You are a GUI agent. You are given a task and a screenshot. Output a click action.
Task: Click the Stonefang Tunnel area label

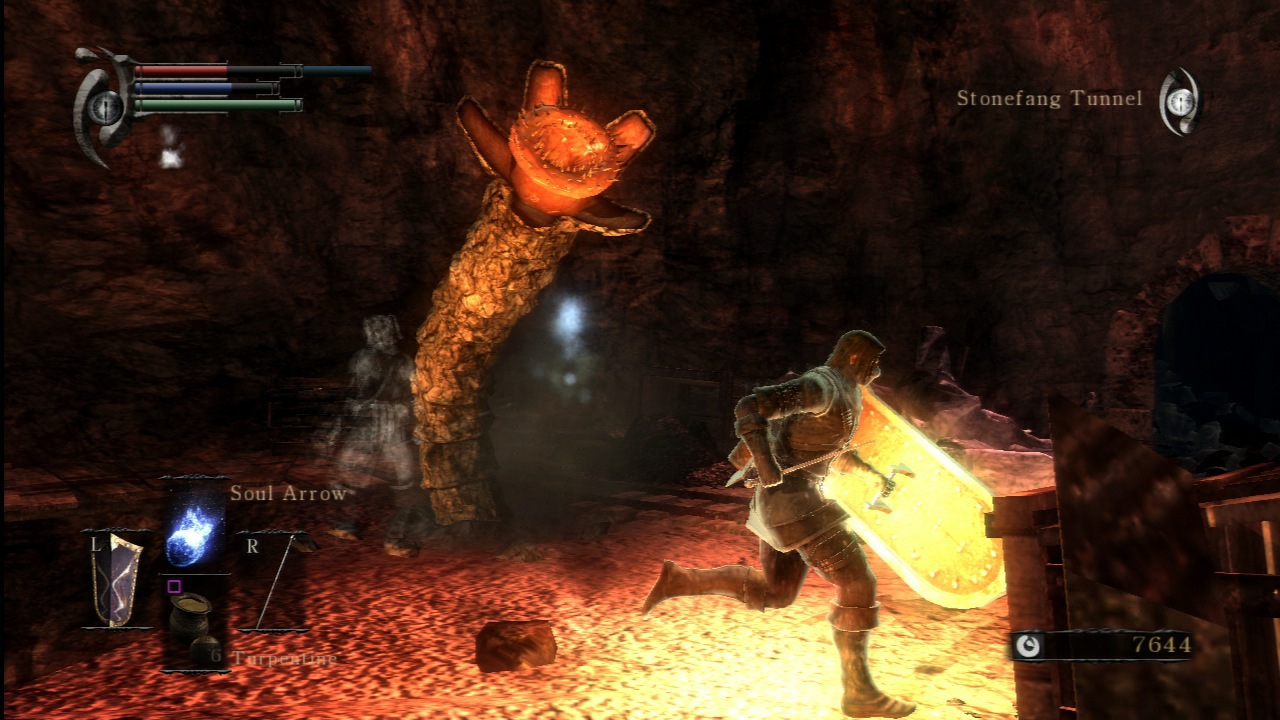coord(1048,99)
